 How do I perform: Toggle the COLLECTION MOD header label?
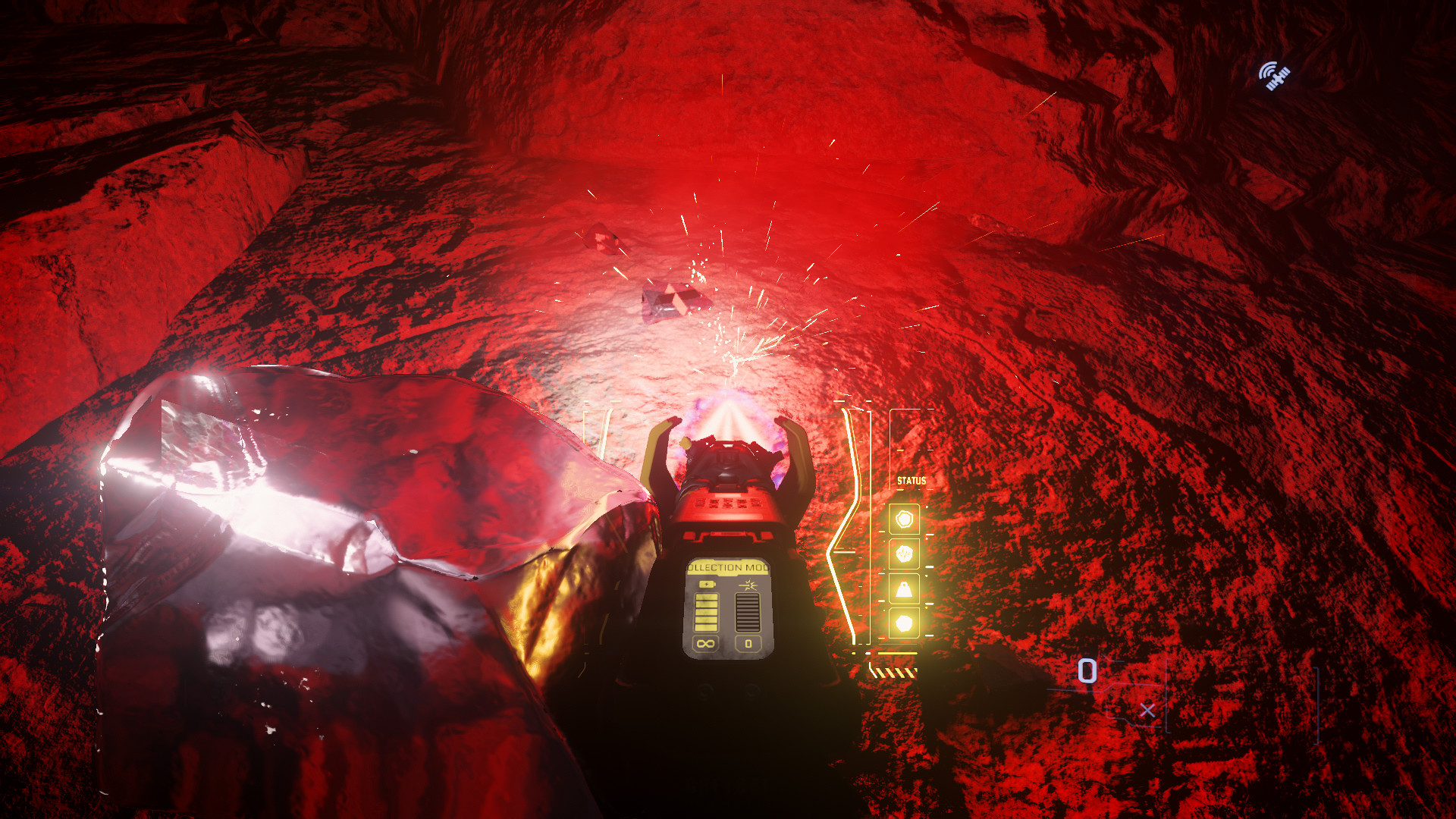(728, 567)
